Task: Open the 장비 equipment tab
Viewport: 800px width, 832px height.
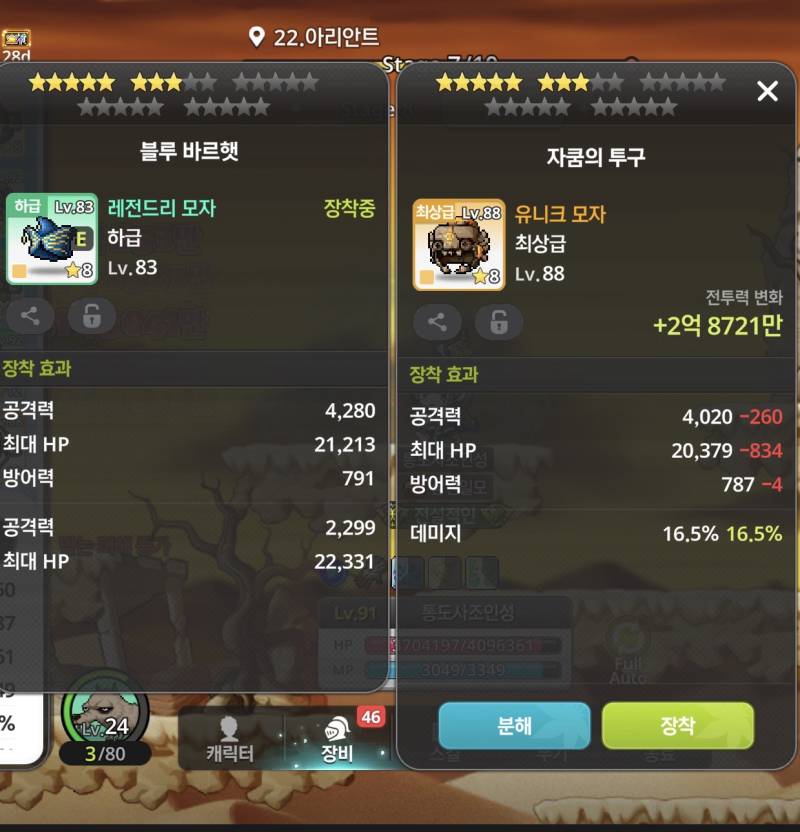Action: pyautogui.click(x=338, y=740)
